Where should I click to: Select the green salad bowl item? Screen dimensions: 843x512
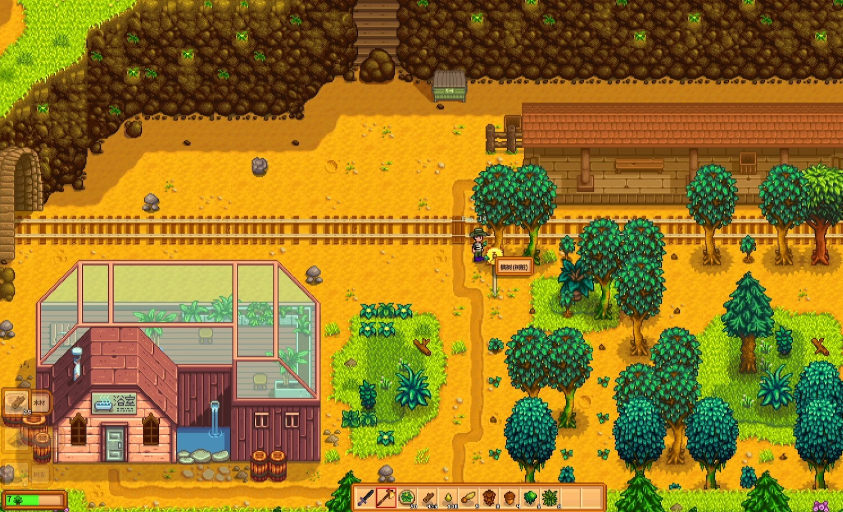(x=407, y=497)
